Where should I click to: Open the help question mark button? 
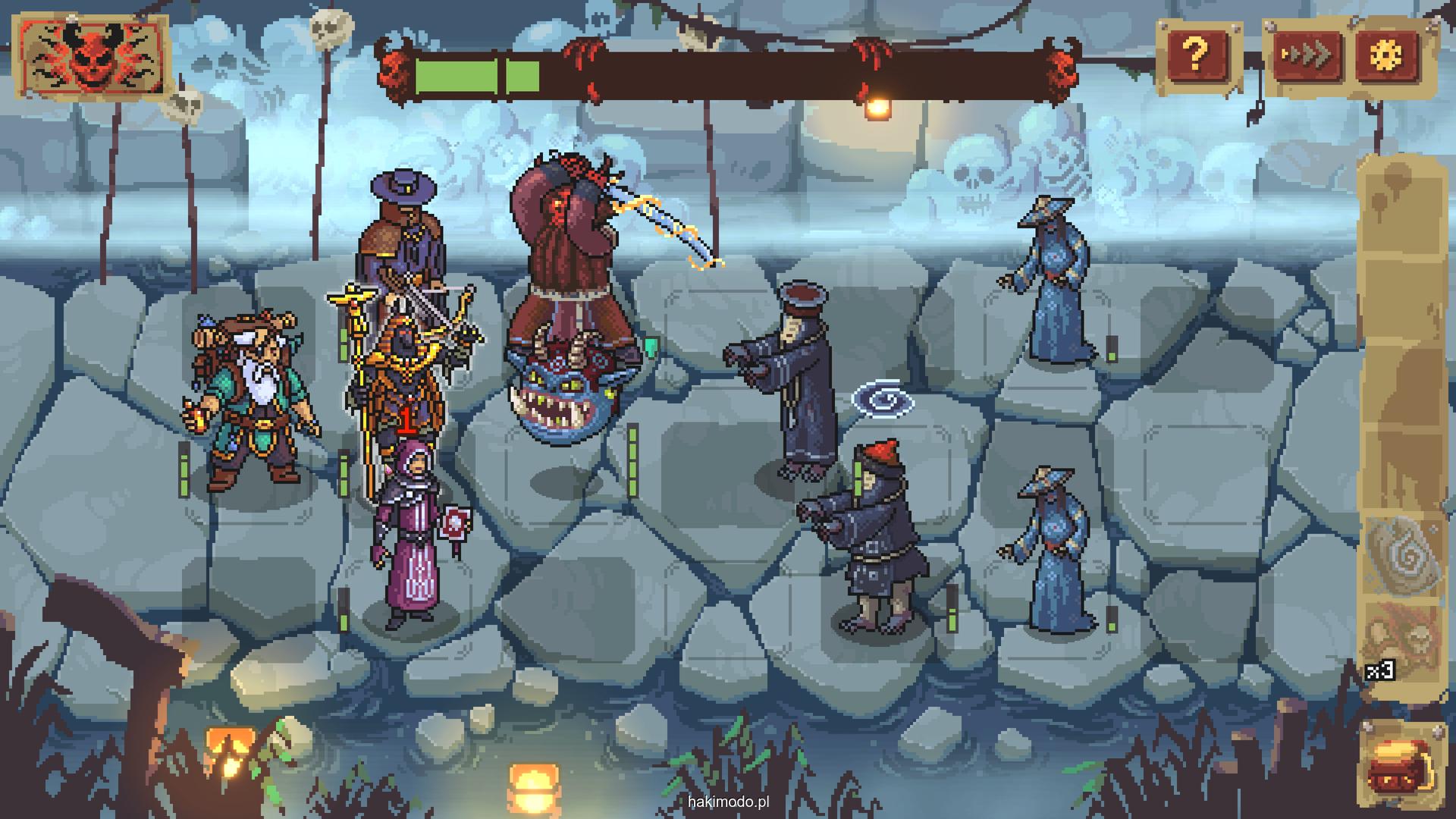click(1195, 55)
